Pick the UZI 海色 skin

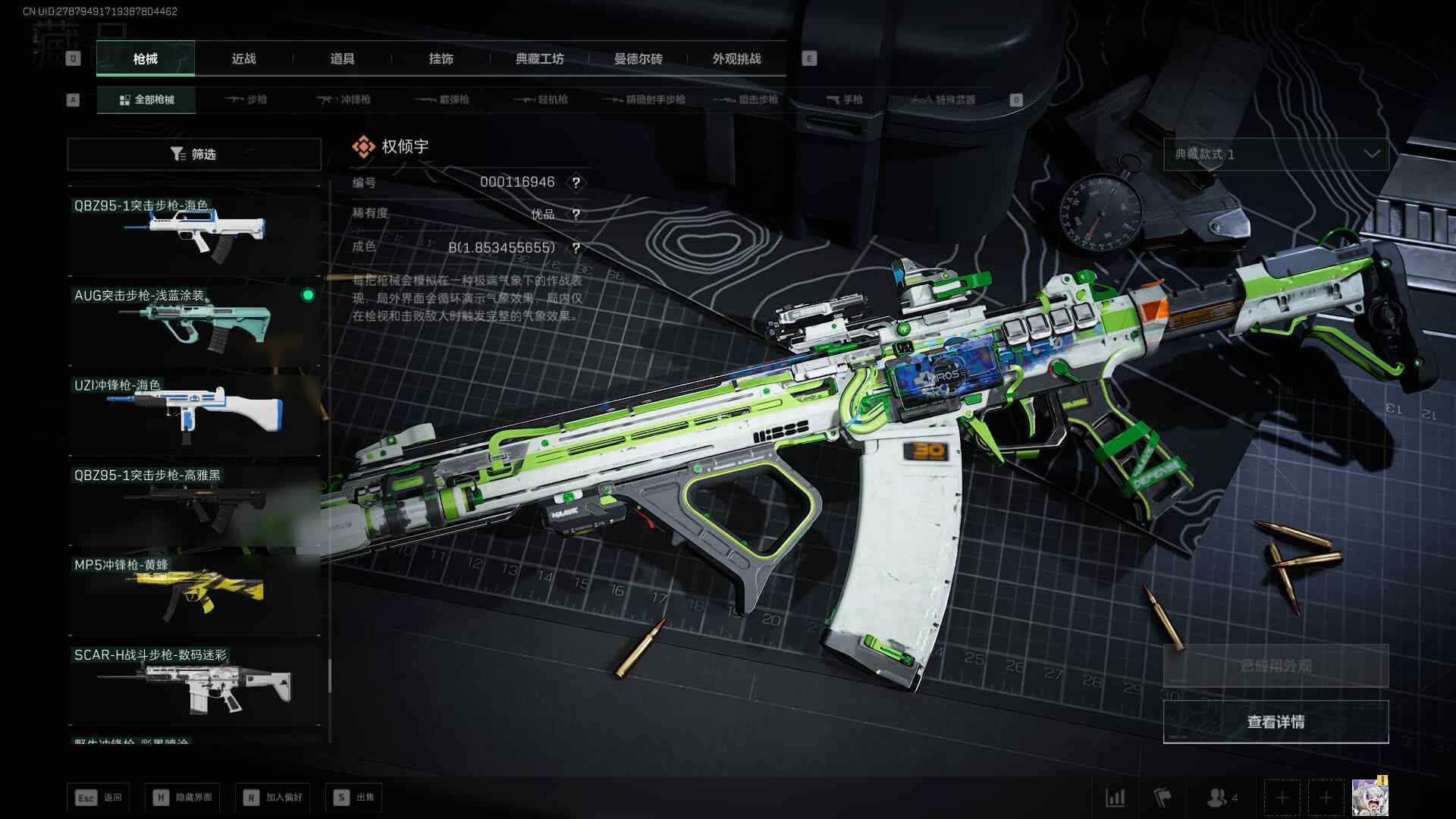coord(194,412)
